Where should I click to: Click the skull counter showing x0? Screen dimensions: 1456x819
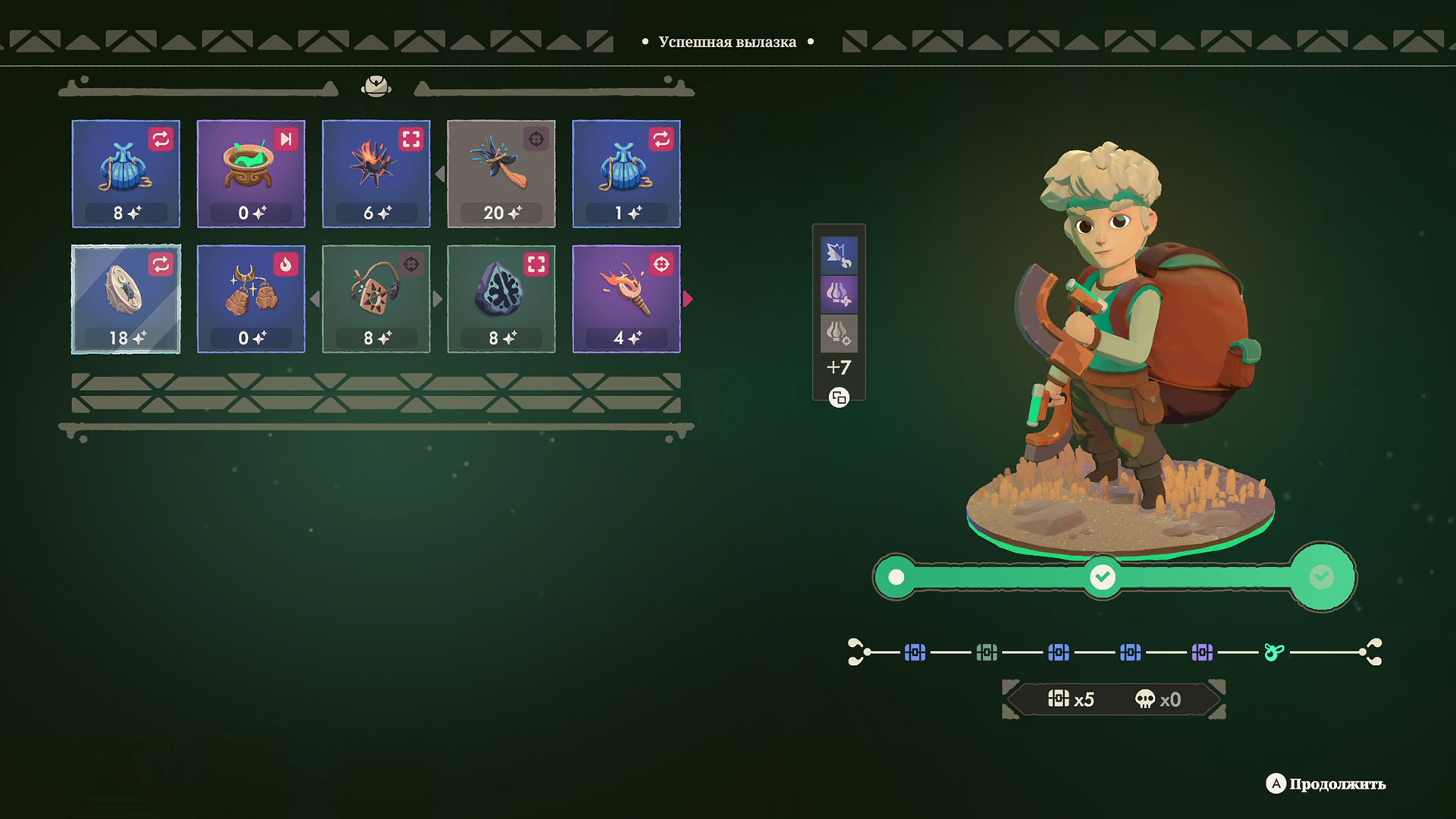click(x=1158, y=699)
